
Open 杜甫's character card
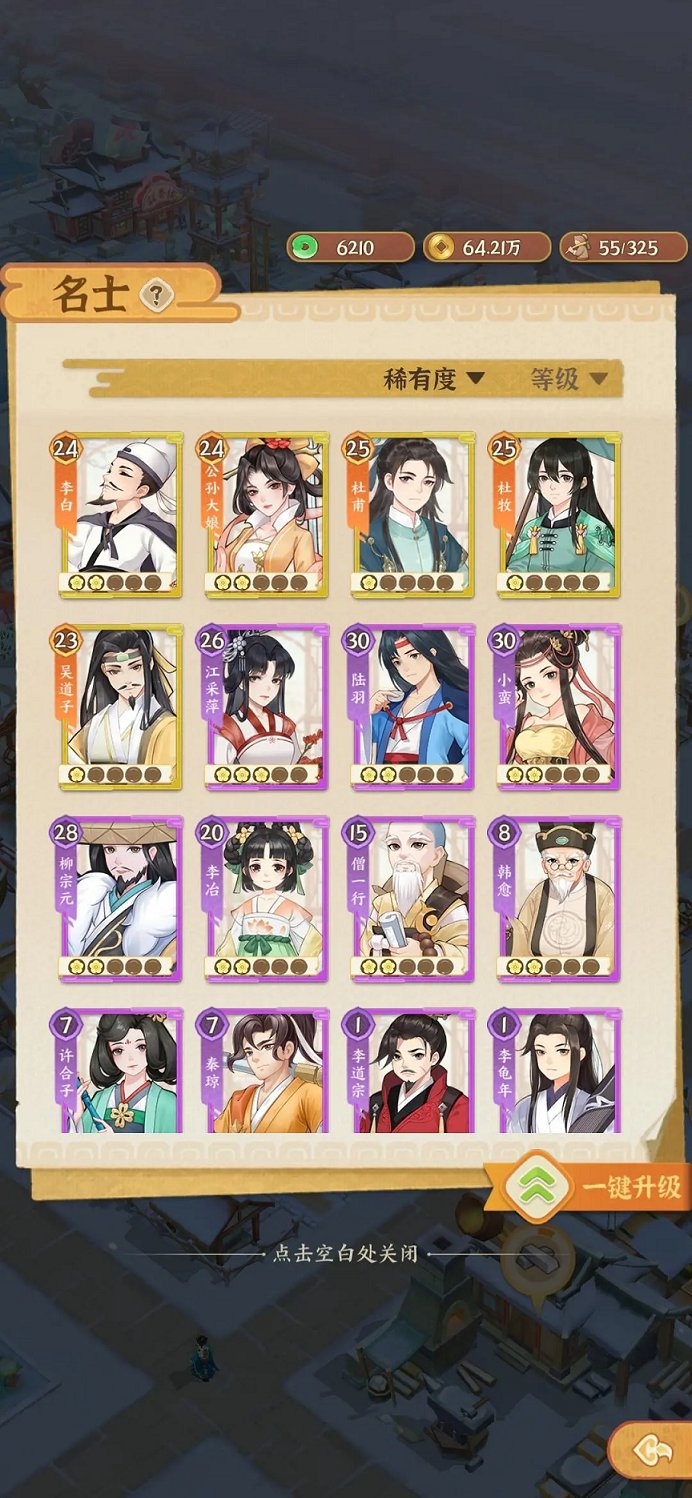point(410,515)
